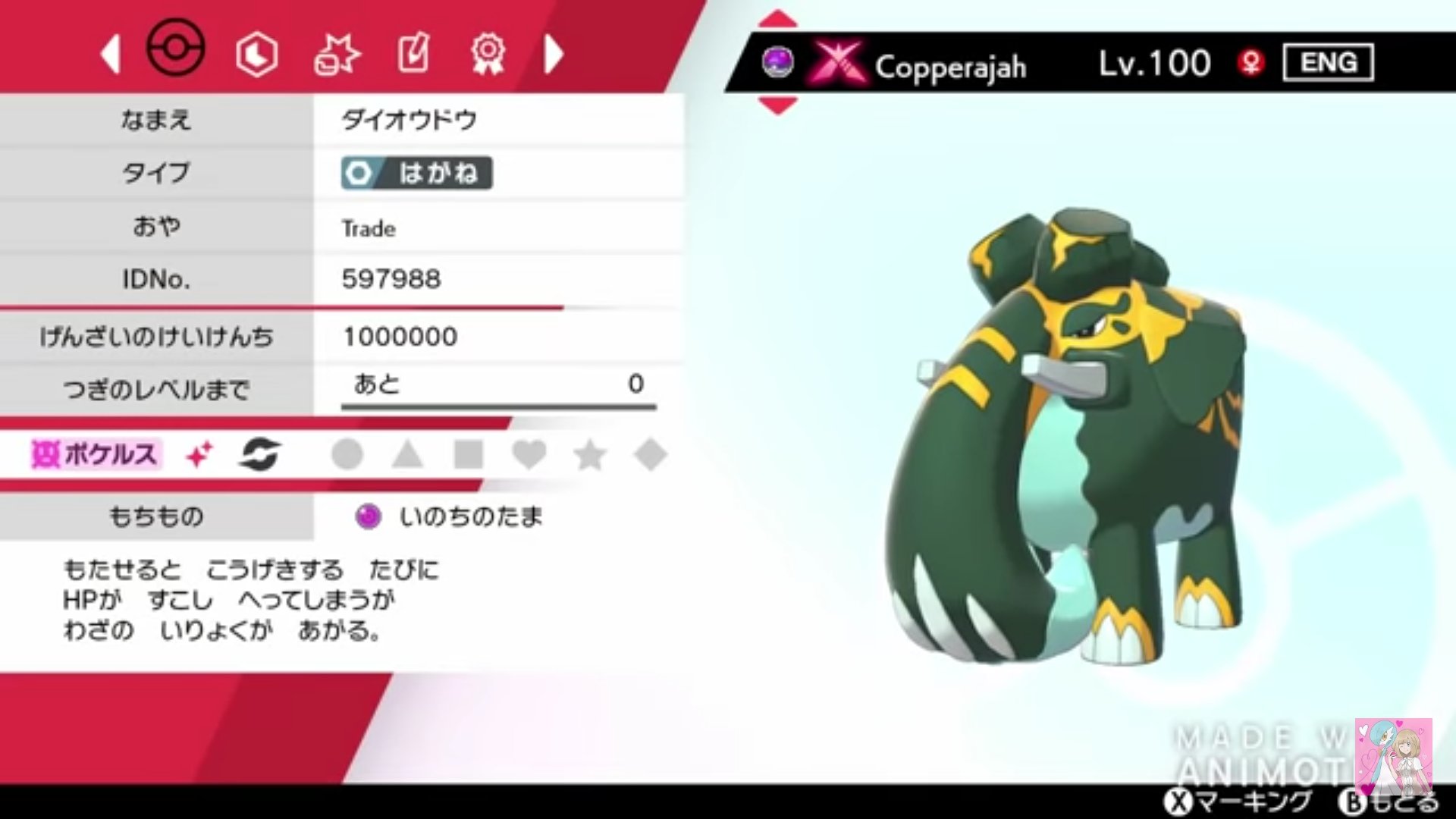Go back a page using the left arrow
The height and width of the screenshot is (819, 1456).
(111, 53)
